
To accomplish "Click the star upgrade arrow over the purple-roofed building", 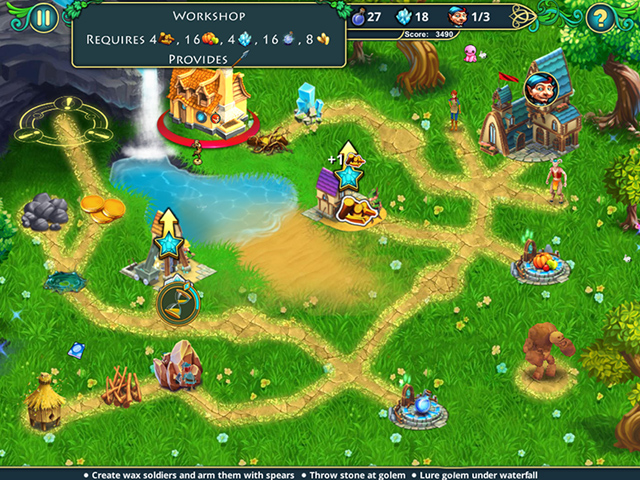I will 348,172.
